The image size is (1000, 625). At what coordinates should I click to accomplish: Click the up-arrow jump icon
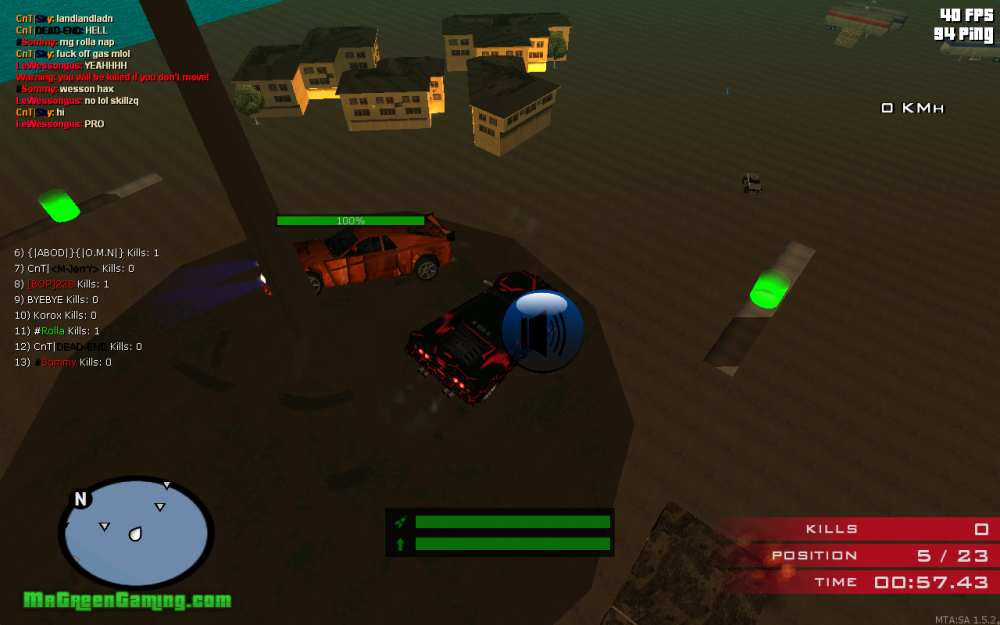click(400, 544)
